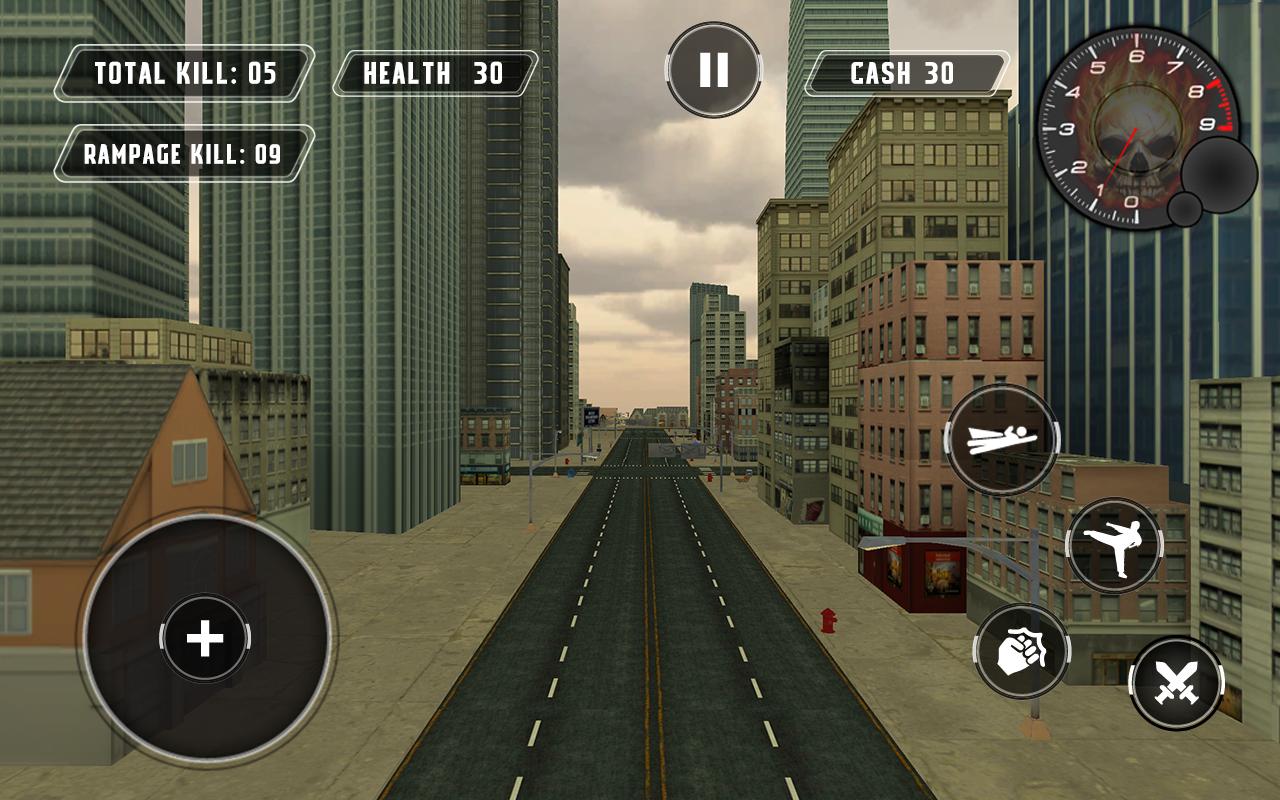Tap the virtual joystick plus knob
Viewport: 1280px width, 800px height.
pos(205,638)
